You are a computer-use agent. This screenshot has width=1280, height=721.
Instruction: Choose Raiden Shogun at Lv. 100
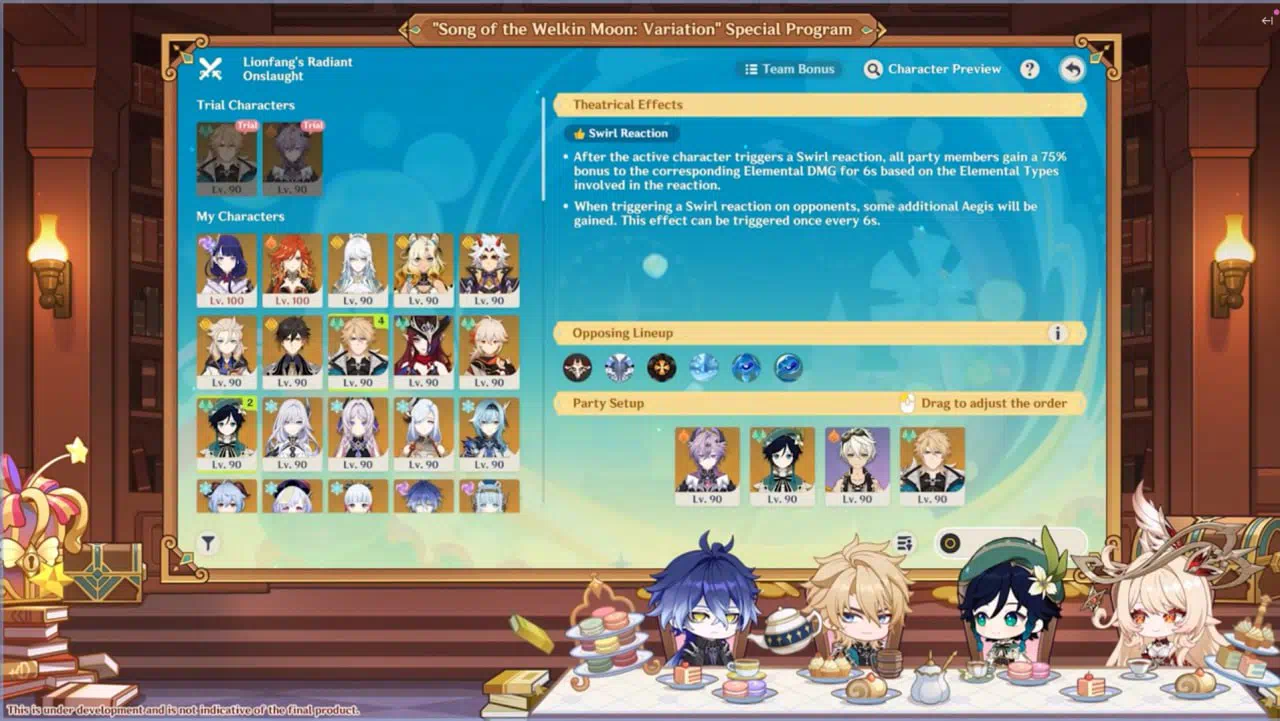[x=226, y=270]
